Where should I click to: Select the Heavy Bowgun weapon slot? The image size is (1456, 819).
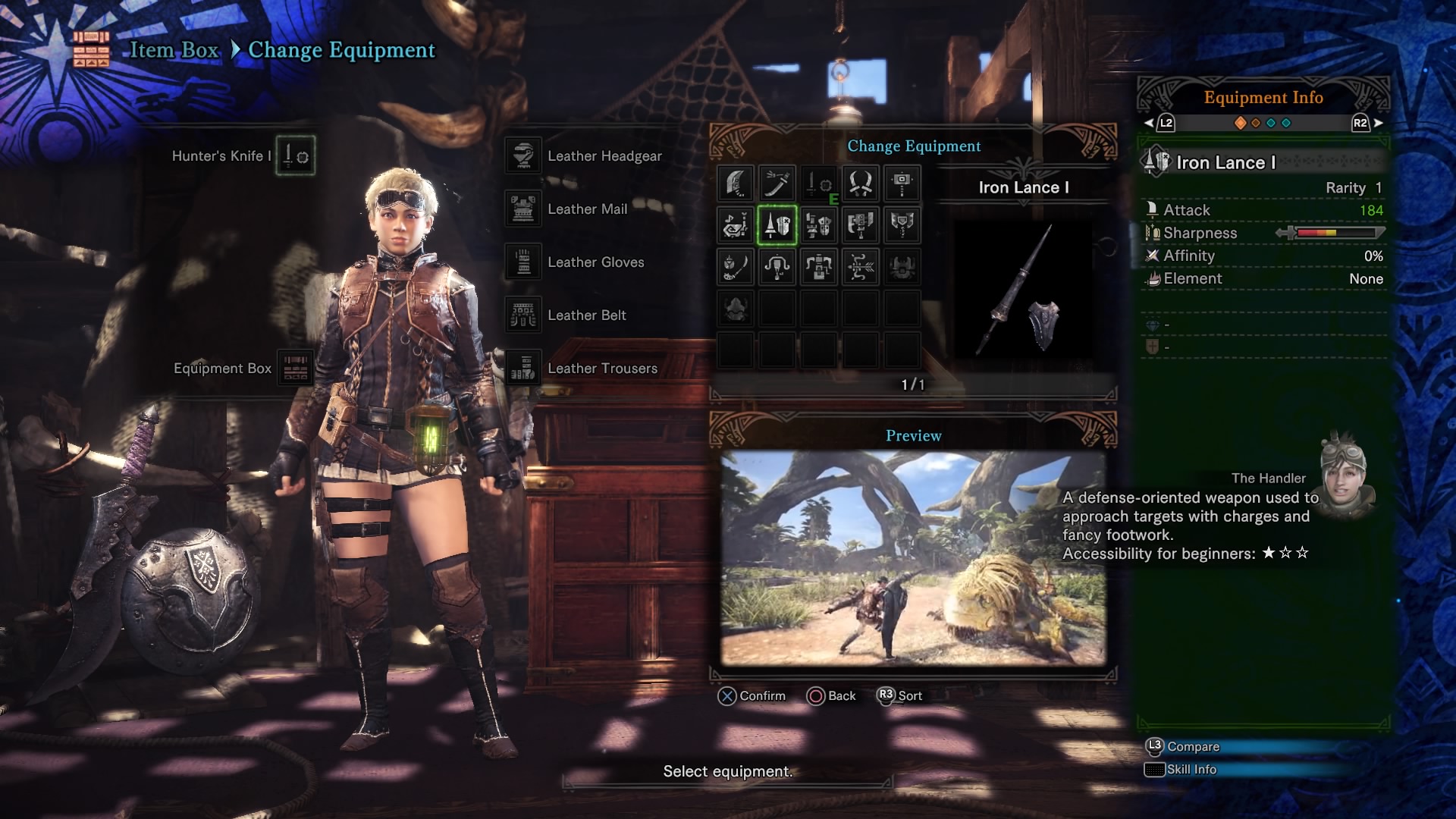pos(819,267)
